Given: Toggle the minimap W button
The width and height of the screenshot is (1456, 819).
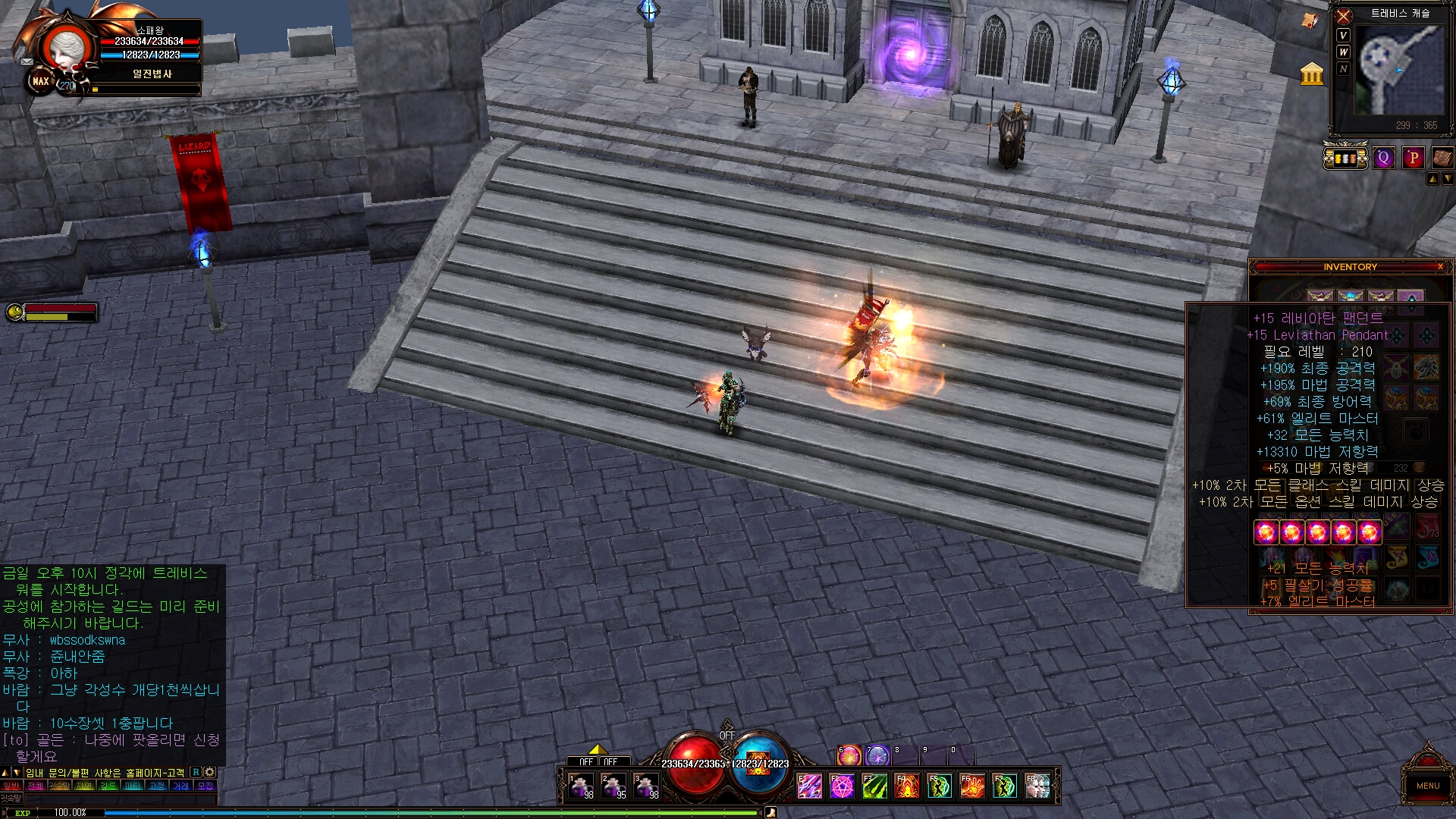Looking at the screenshot, I should click(x=1344, y=52).
